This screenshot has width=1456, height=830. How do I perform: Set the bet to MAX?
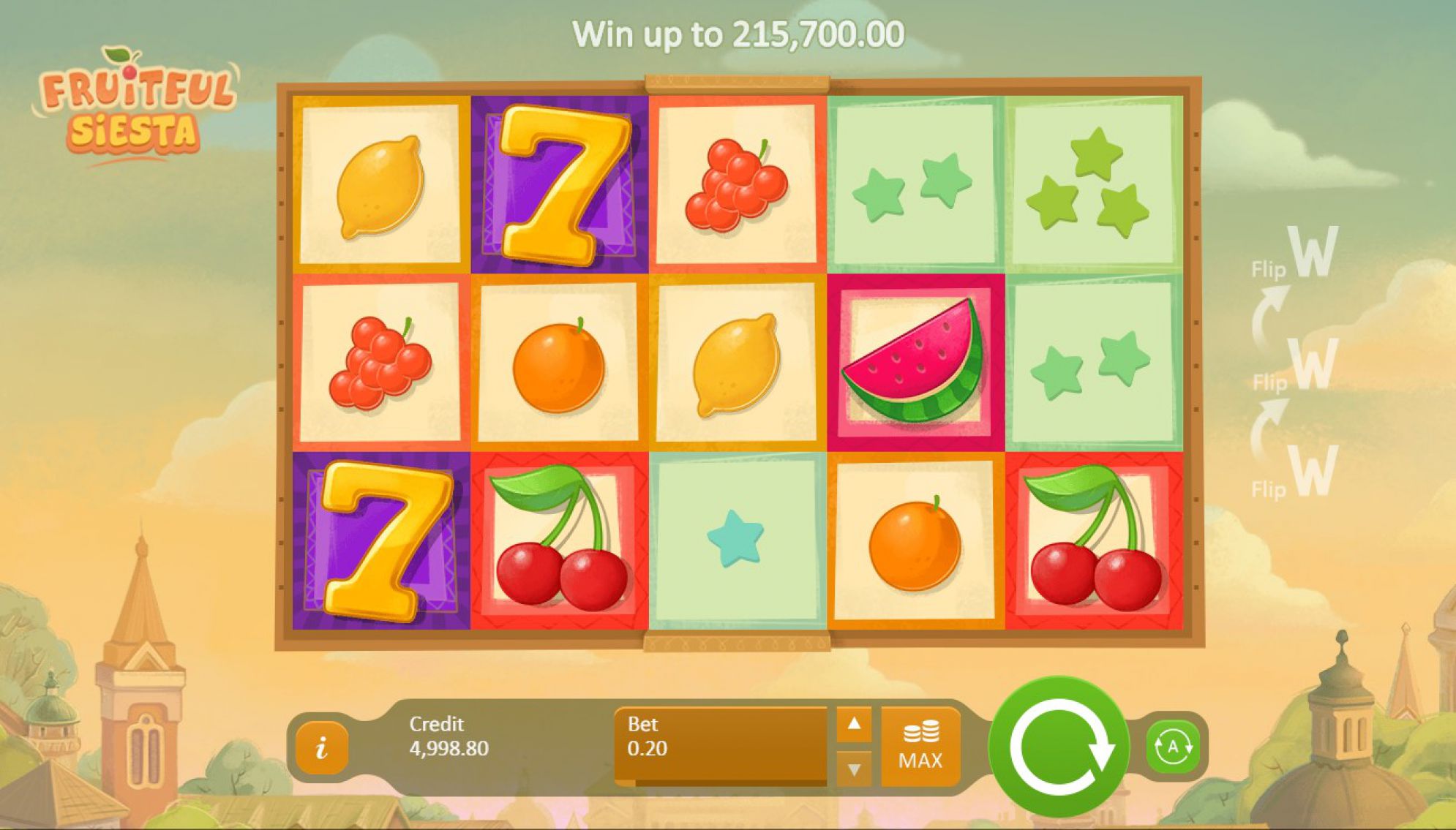coord(920,747)
